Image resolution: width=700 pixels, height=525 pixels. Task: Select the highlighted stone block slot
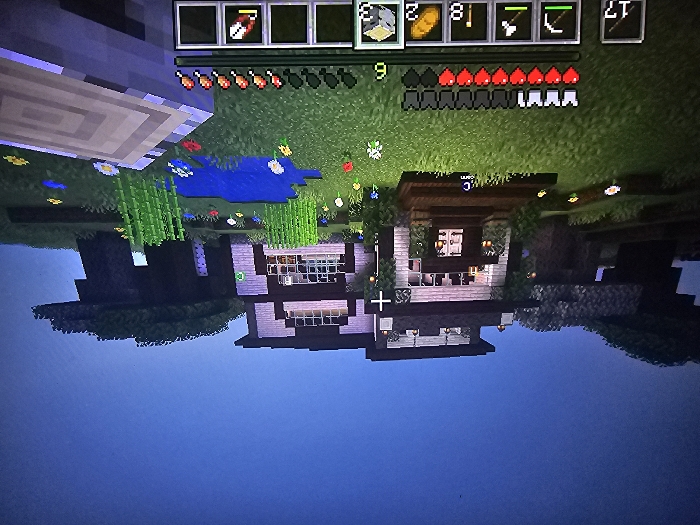click(x=379, y=24)
